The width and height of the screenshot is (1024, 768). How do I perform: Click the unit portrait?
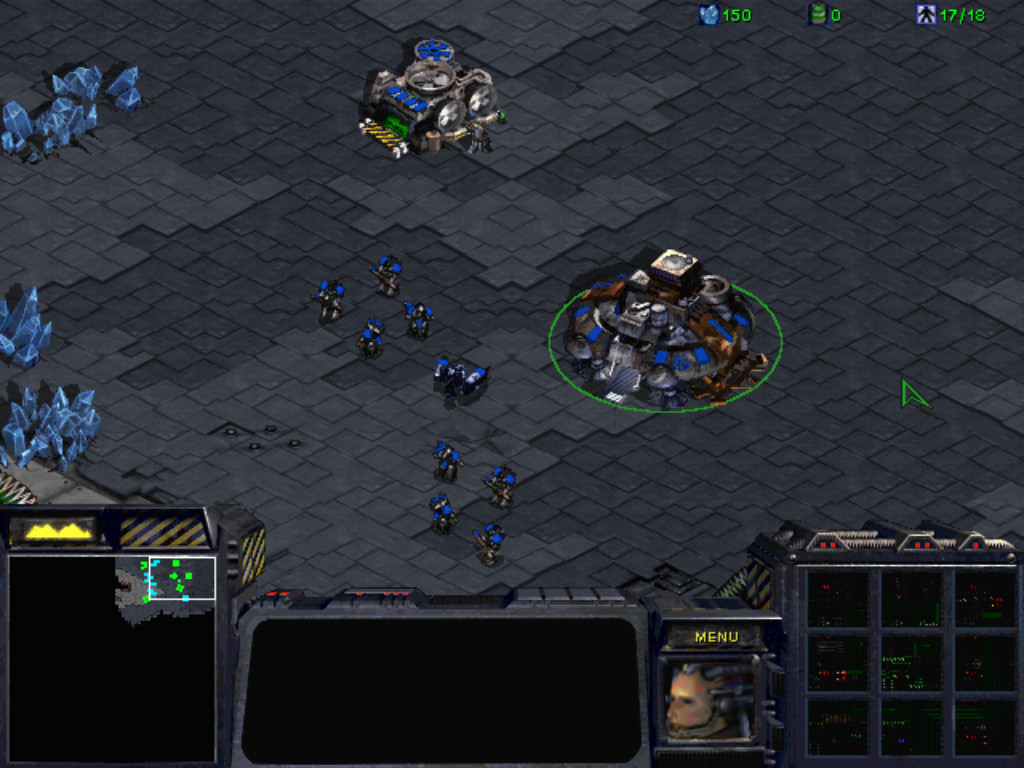click(x=709, y=700)
